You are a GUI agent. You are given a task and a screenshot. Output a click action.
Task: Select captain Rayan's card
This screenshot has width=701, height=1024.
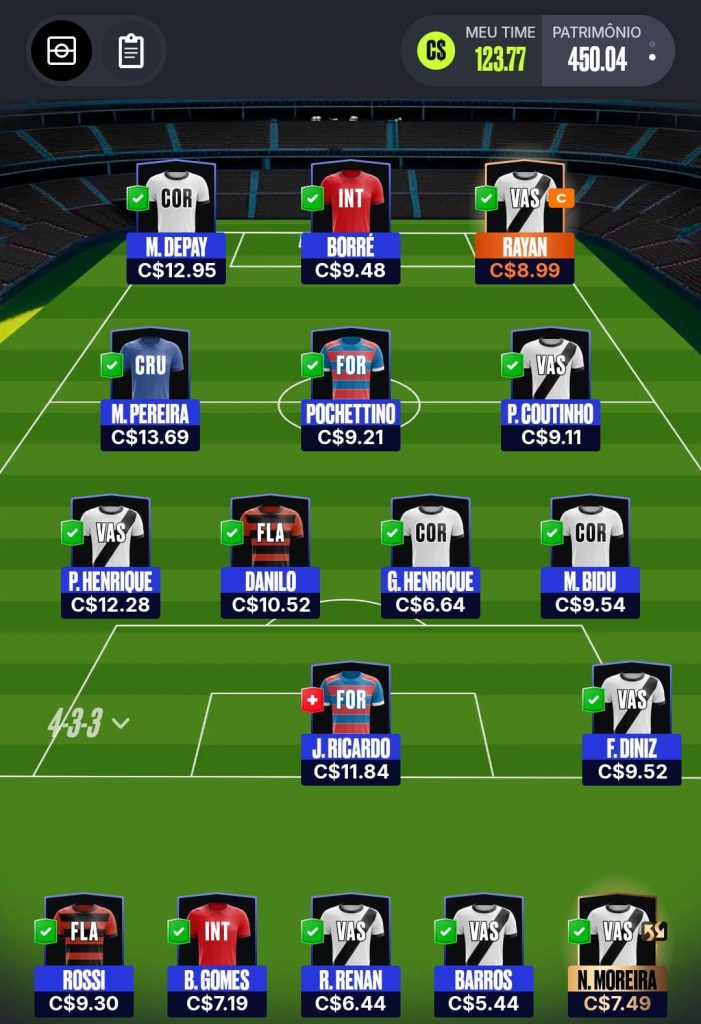tap(525, 221)
